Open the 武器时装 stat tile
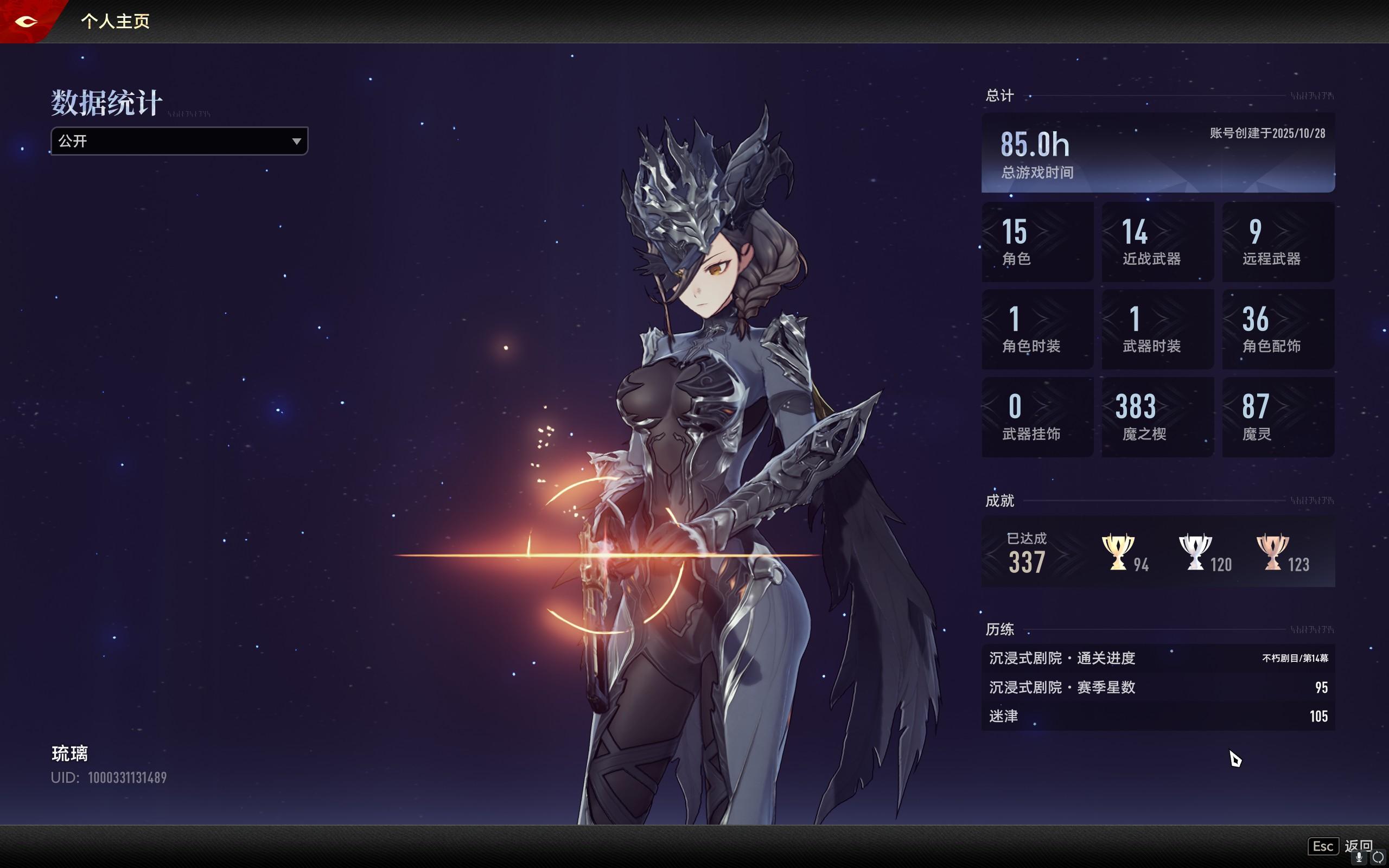The width and height of the screenshot is (1389, 868). tap(1157, 329)
